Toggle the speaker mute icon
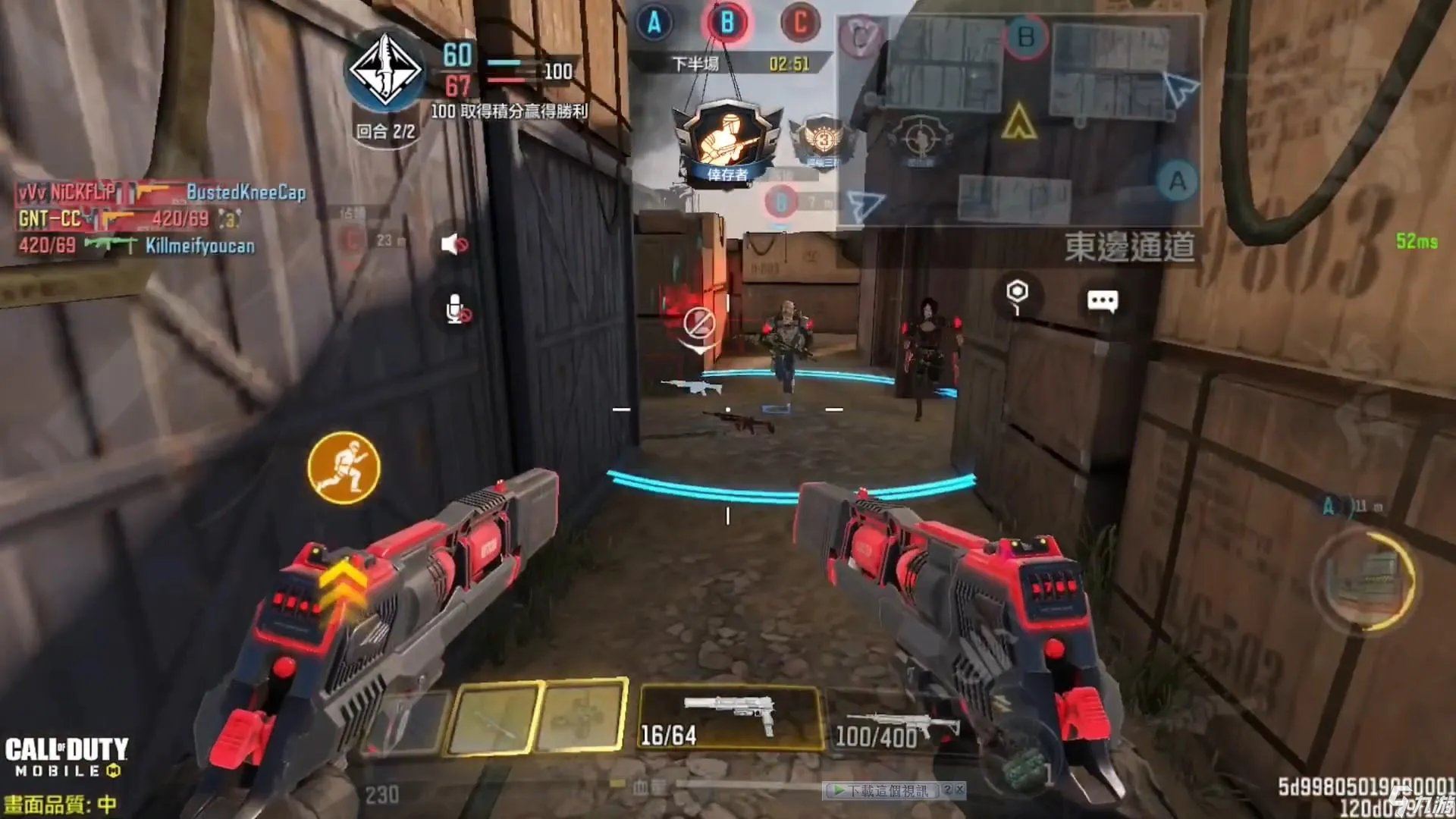1456x819 pixels. coord(453,244)
